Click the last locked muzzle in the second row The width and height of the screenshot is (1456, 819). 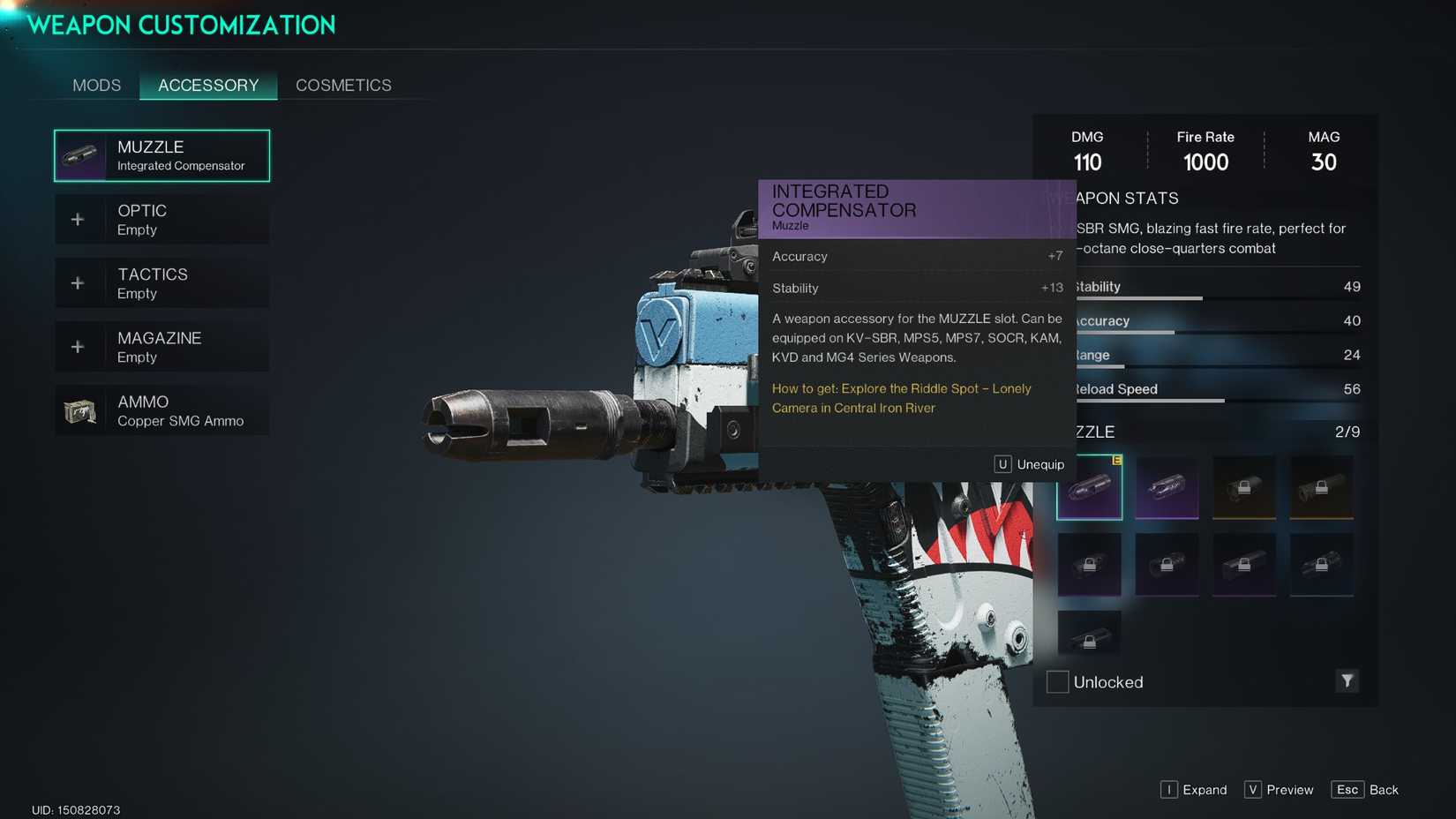pos(1321,565)
